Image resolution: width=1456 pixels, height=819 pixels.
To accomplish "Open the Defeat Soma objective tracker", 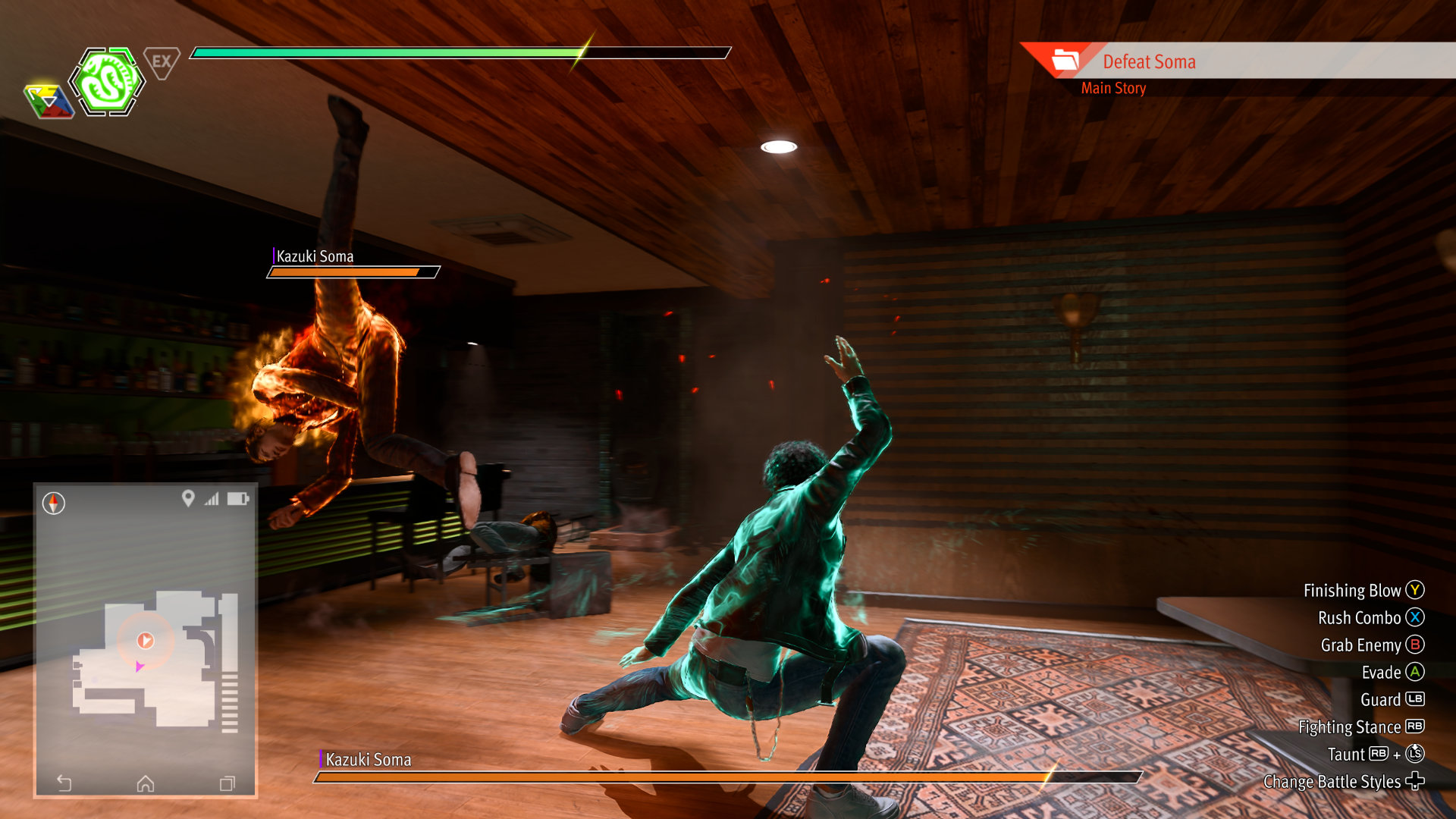I will click(1148, 62).
